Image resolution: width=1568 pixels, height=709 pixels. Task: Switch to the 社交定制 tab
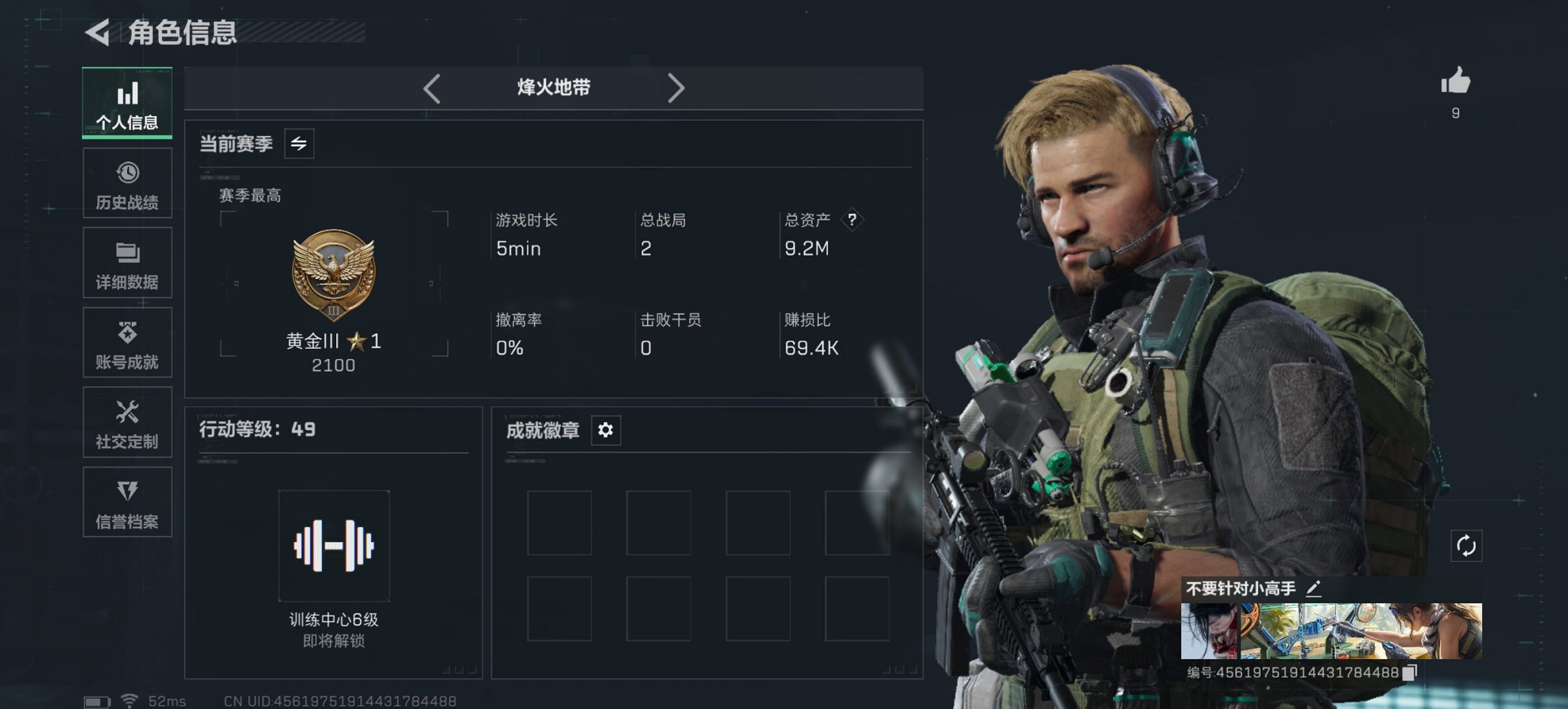coord(127,423)
